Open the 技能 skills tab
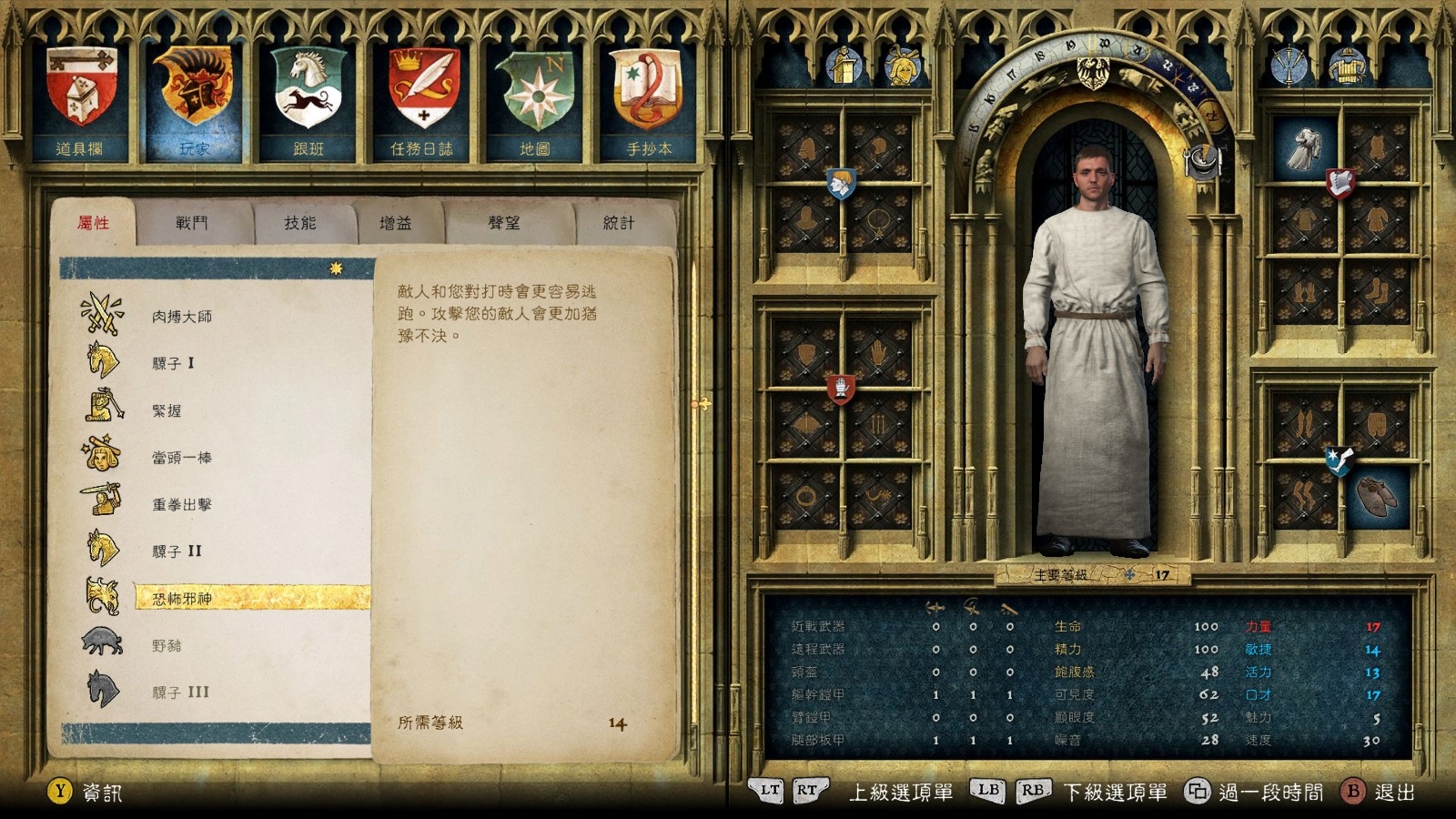Viewport: 1456px width, 819px height. [x=300, y=223]
